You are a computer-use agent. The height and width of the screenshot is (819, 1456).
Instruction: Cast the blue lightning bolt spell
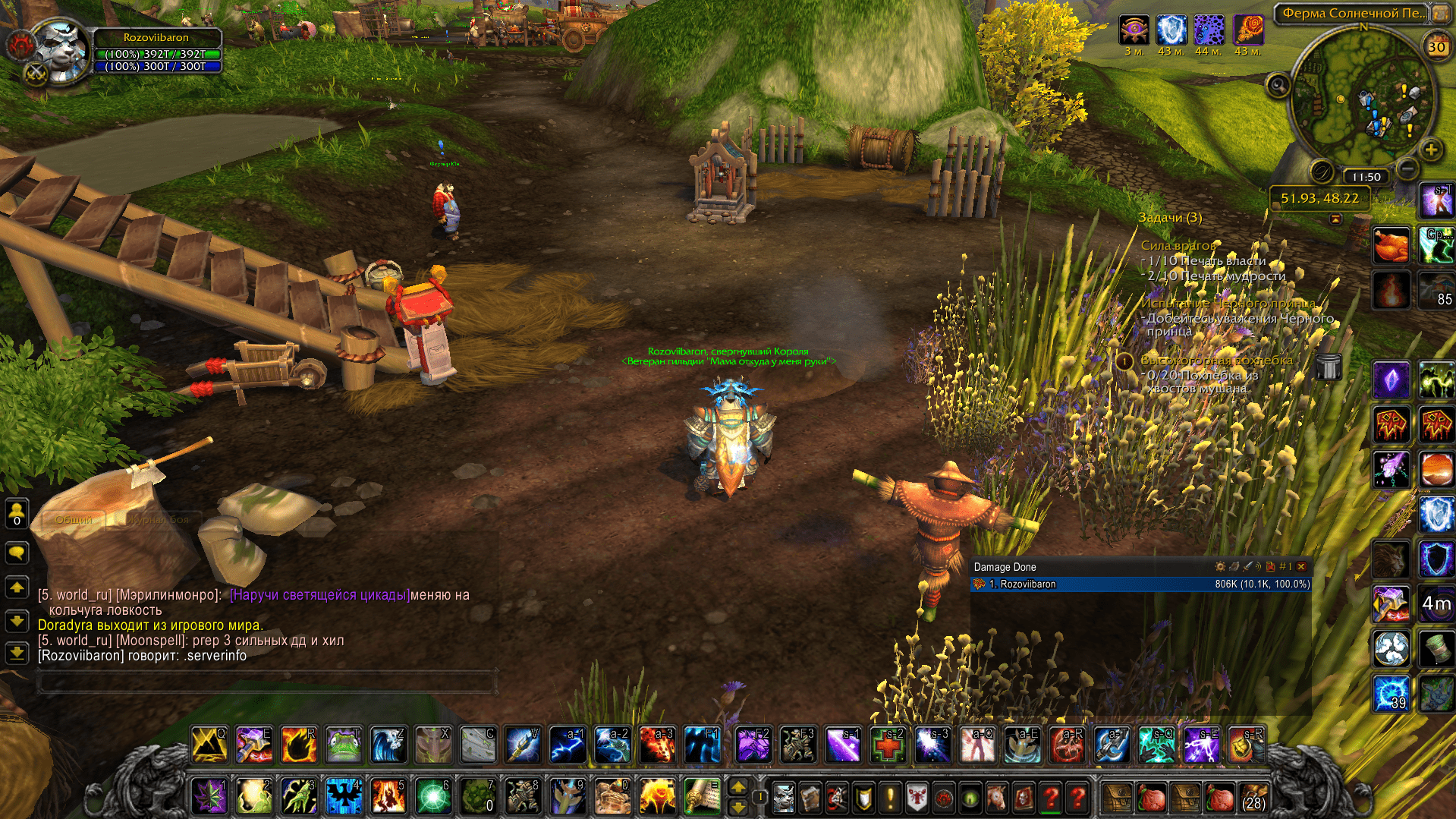point(567,745)
